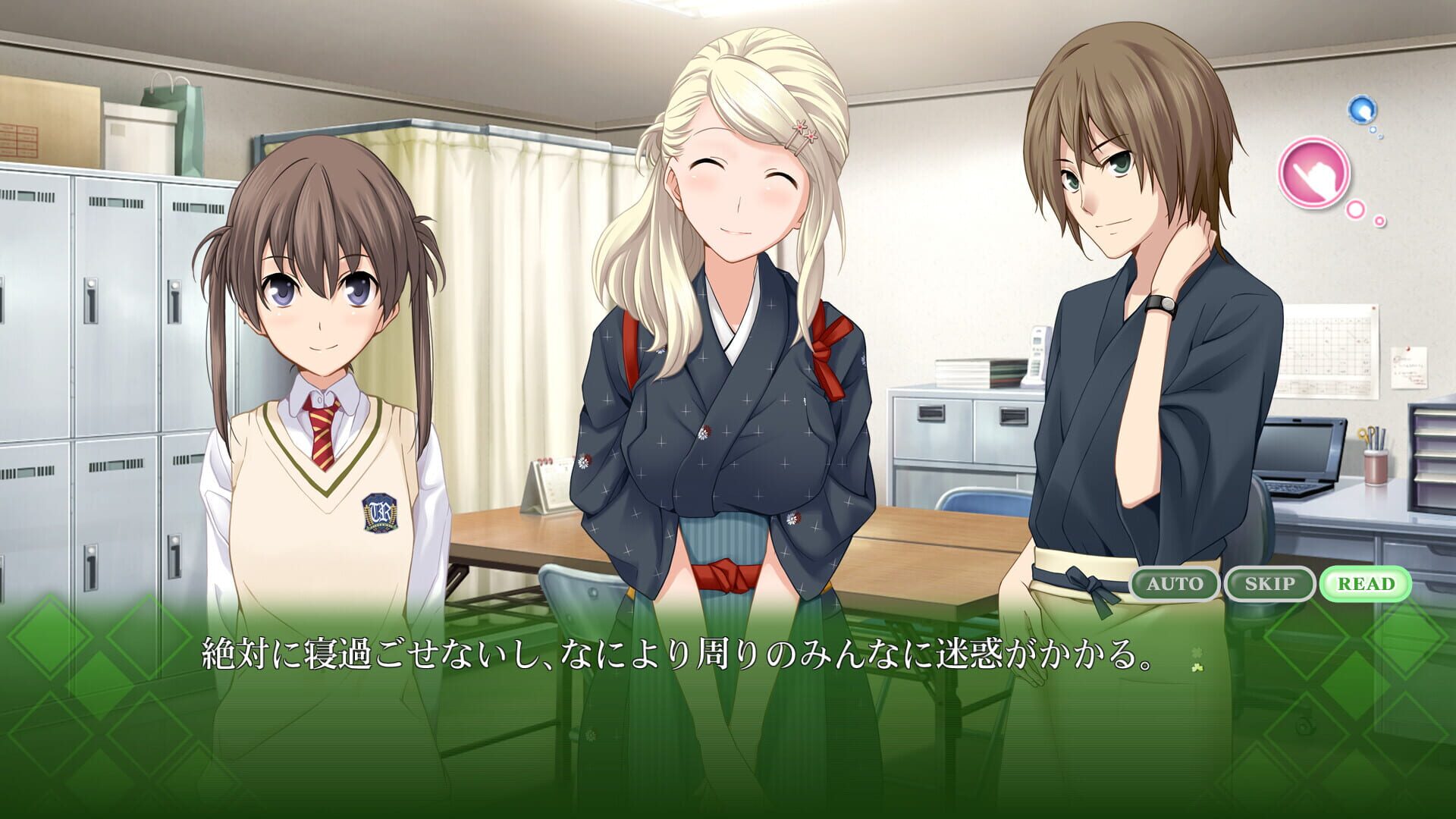1456x819 pixels.
Task: Click the smallest pink bubble below the hand icon
Action: click(x=1379, y=221)
